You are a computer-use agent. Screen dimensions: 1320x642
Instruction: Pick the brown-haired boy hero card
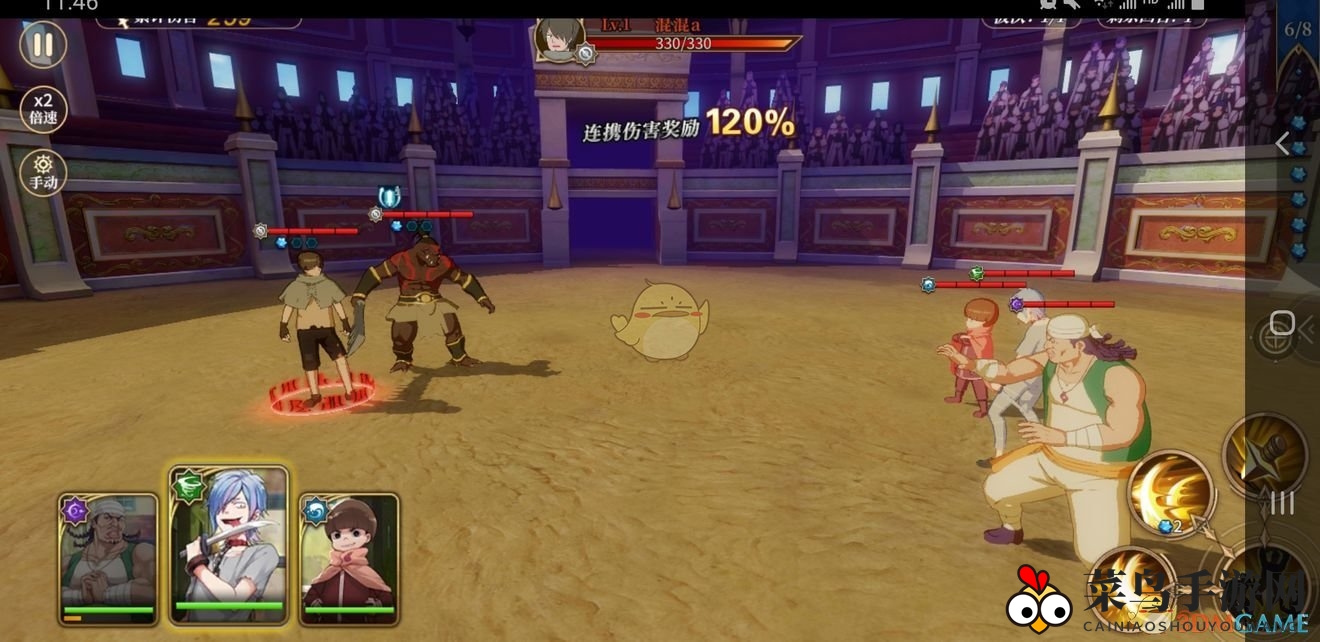[349, 555]
